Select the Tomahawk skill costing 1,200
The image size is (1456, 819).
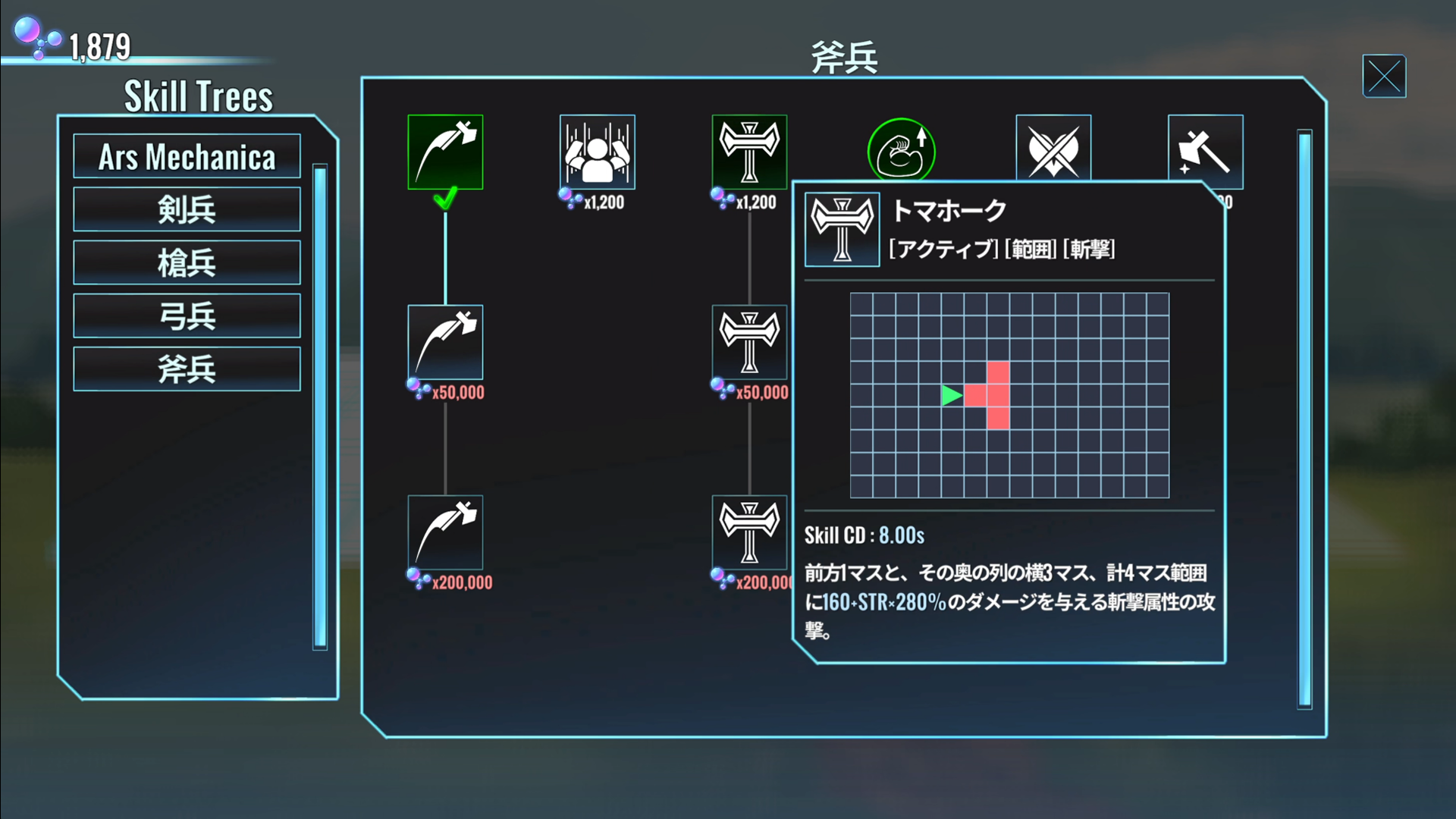pyautogui.click(x=749, y=152)
